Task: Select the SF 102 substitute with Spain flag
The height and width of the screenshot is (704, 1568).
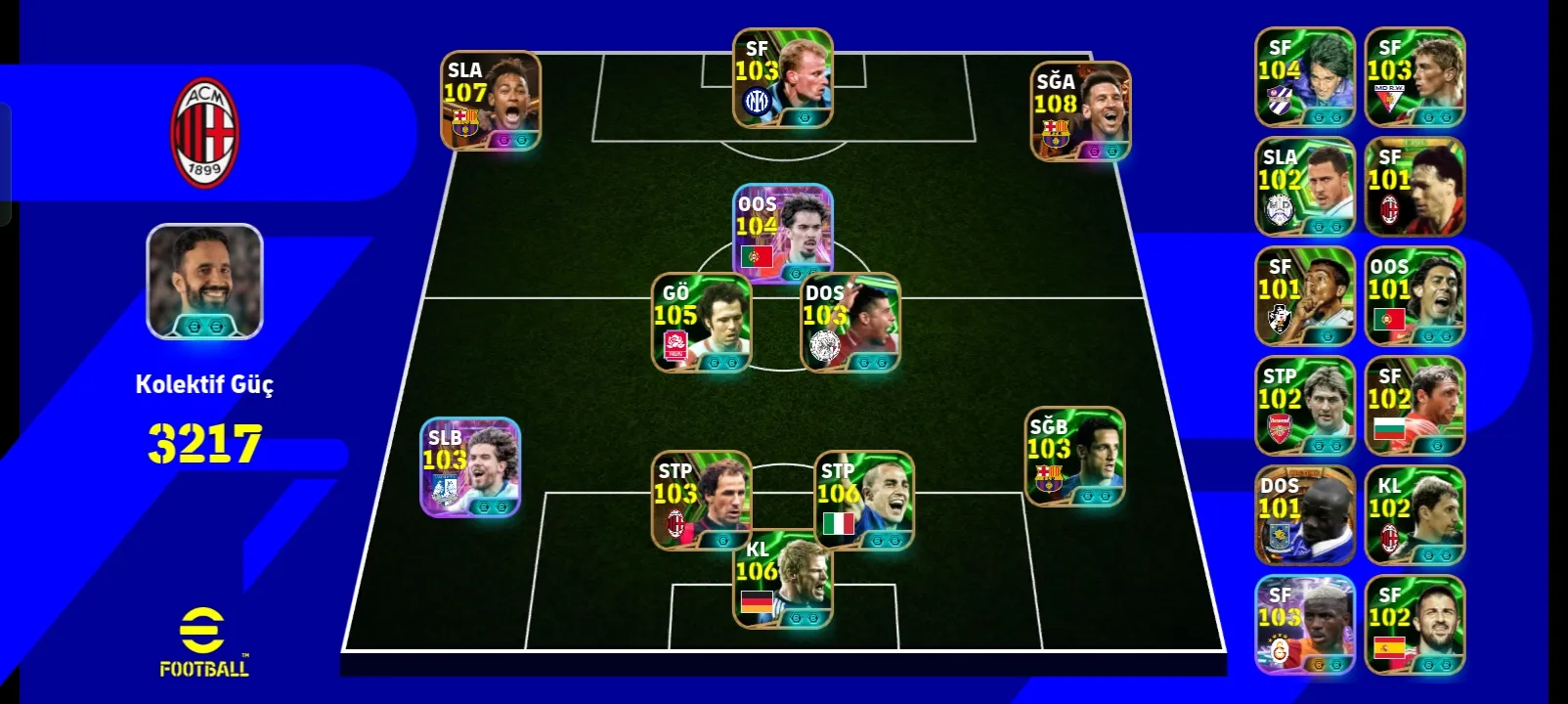Action: click(1415, 625)
